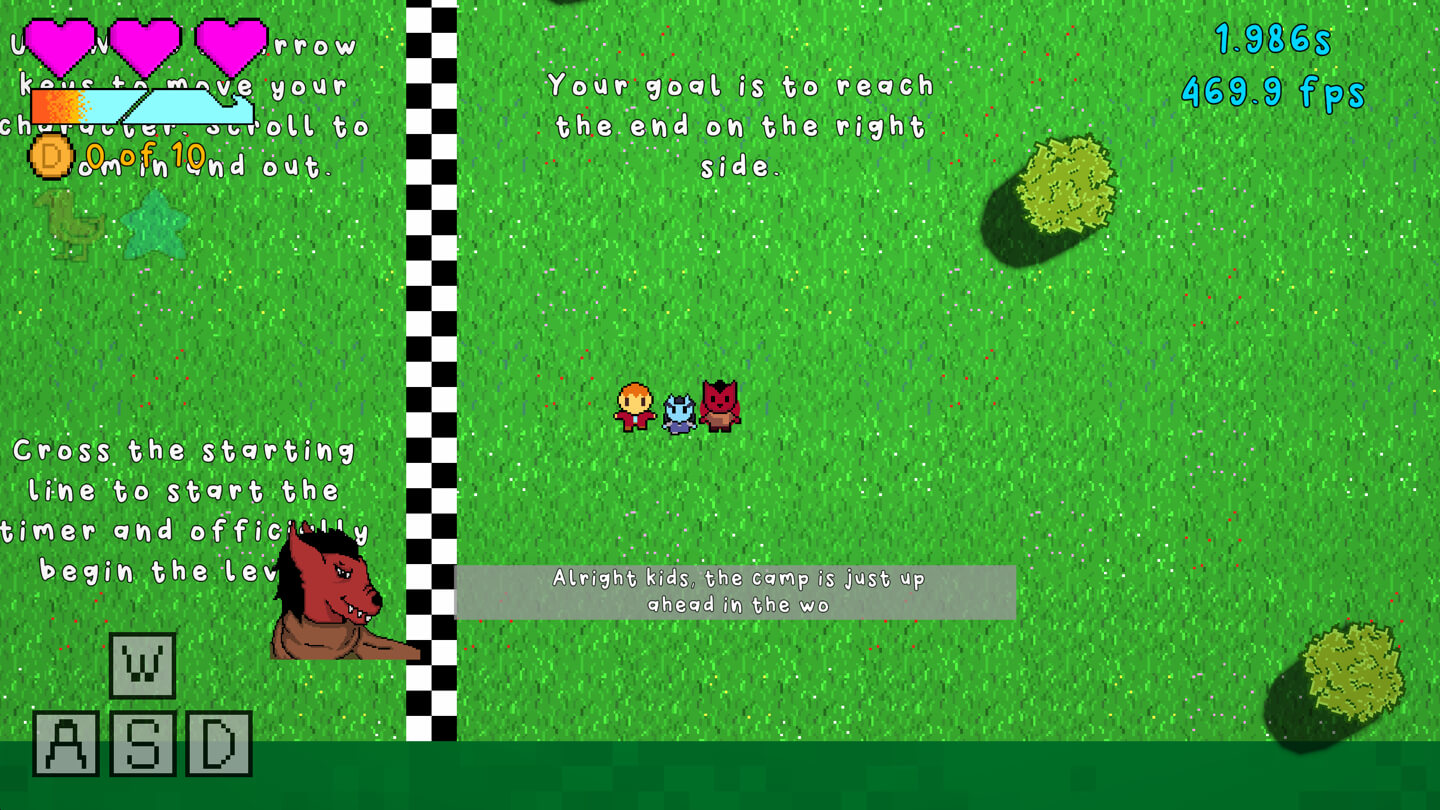Advance the wolf's dialogue text box

tap(735, 592)
